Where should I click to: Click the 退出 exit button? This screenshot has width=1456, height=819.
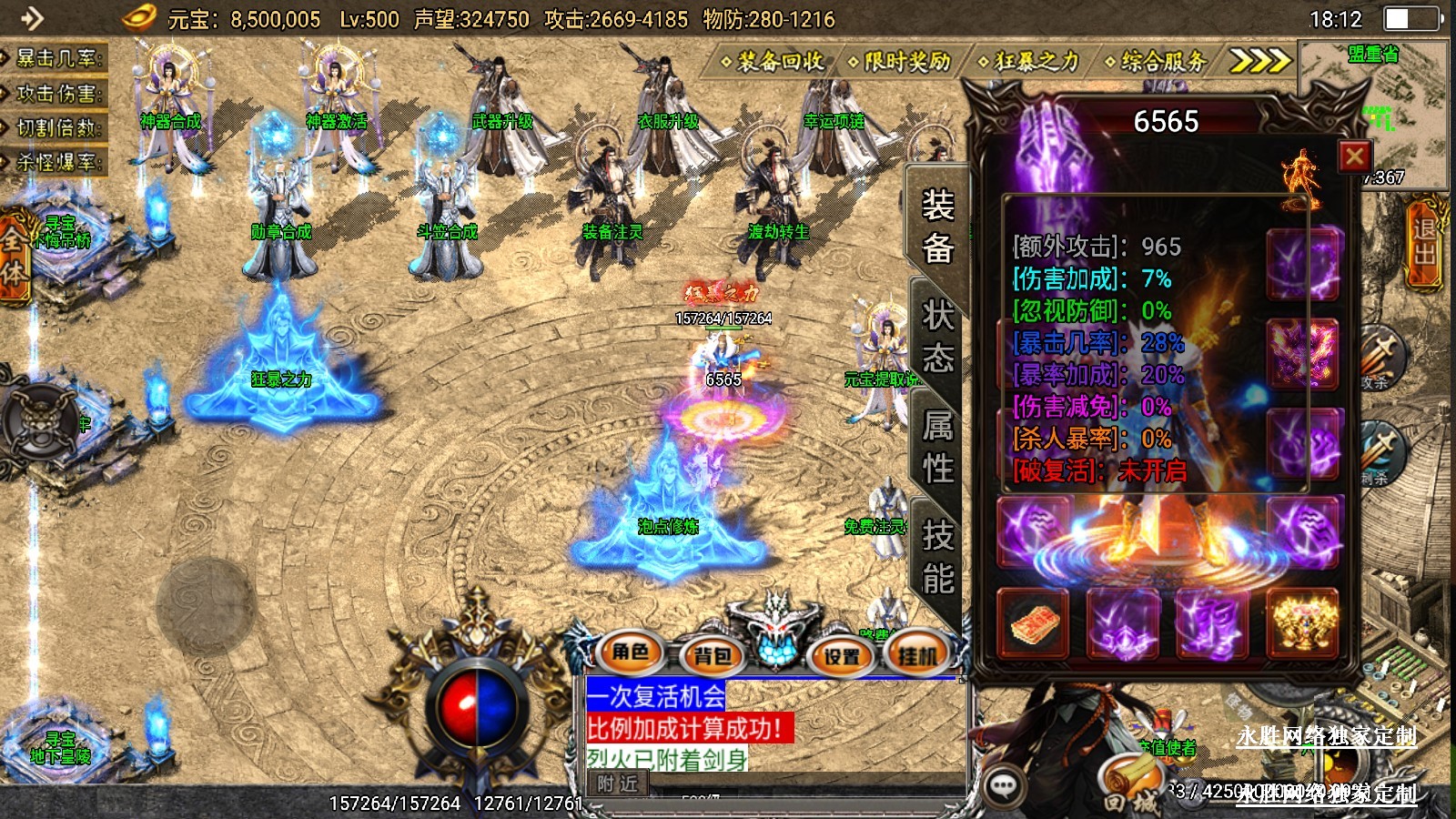point(1425,242)
